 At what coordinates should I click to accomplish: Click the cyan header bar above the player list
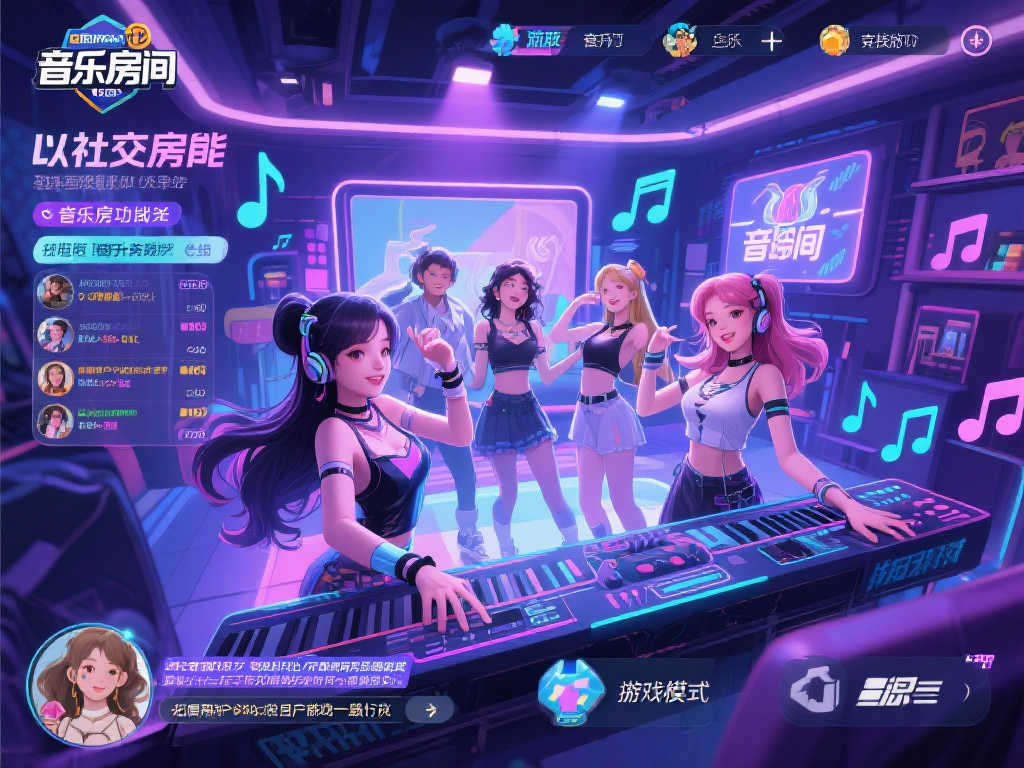(x=130, y=250)
